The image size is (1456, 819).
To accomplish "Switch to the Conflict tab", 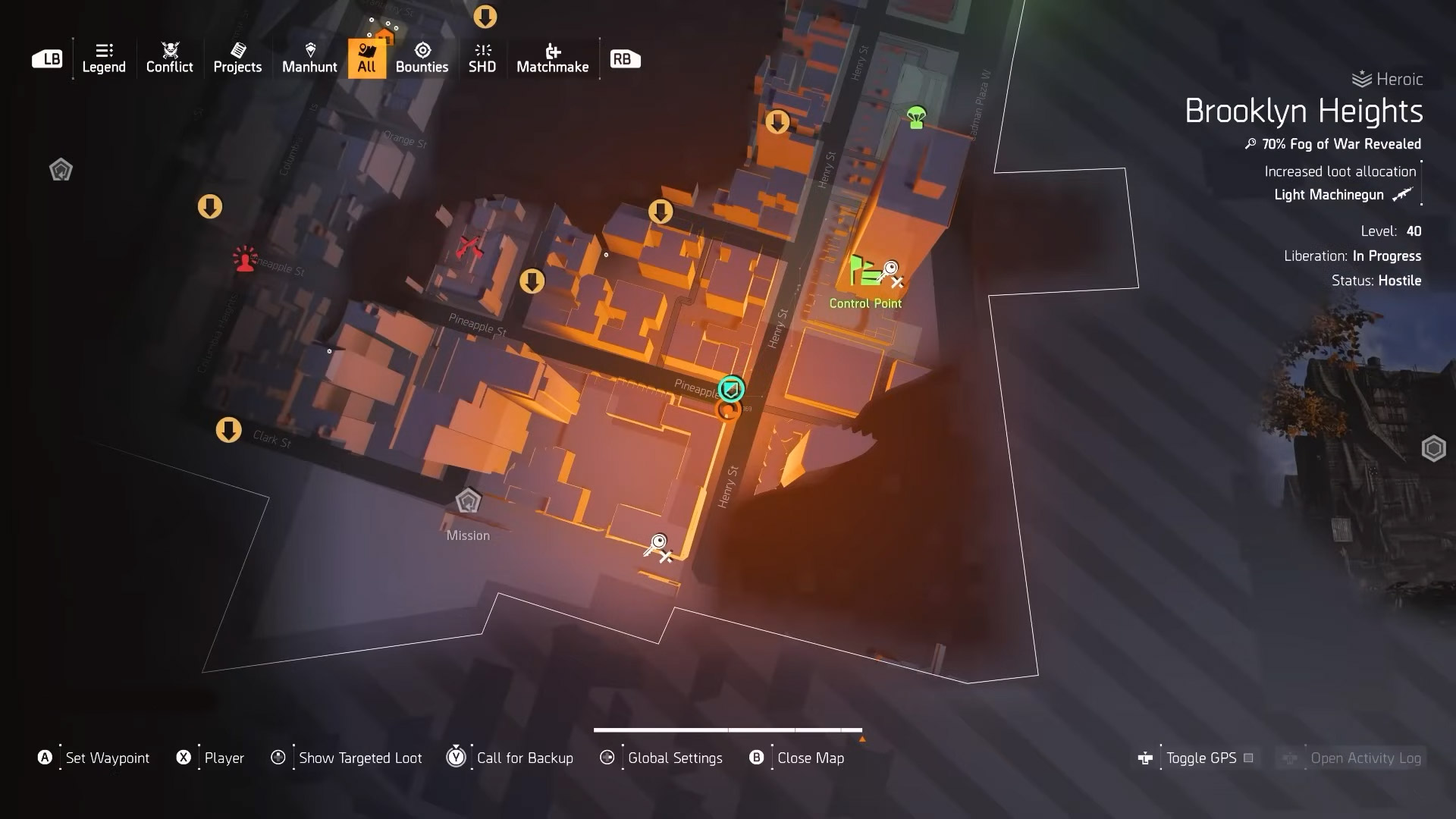I will coord(169,58).
